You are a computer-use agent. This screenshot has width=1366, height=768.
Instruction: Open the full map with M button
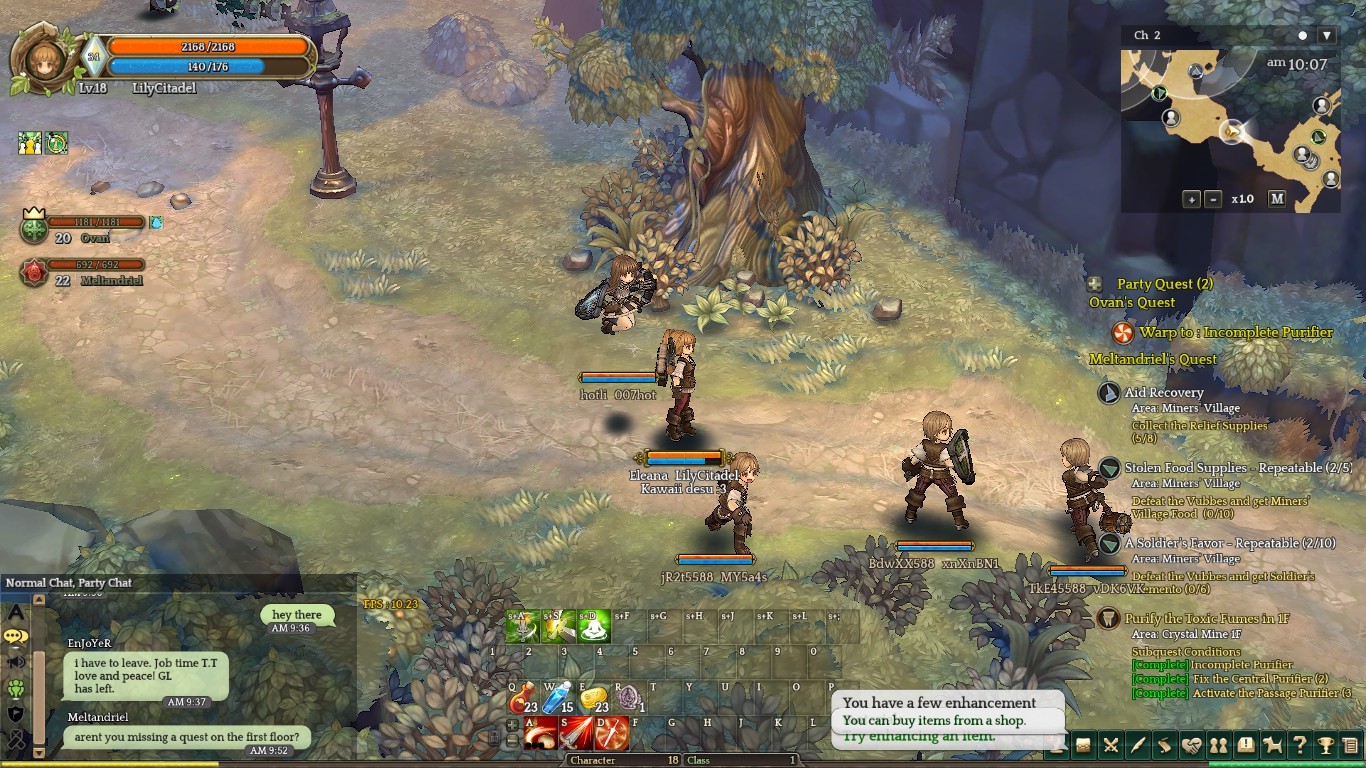(x=1277, y=198)
